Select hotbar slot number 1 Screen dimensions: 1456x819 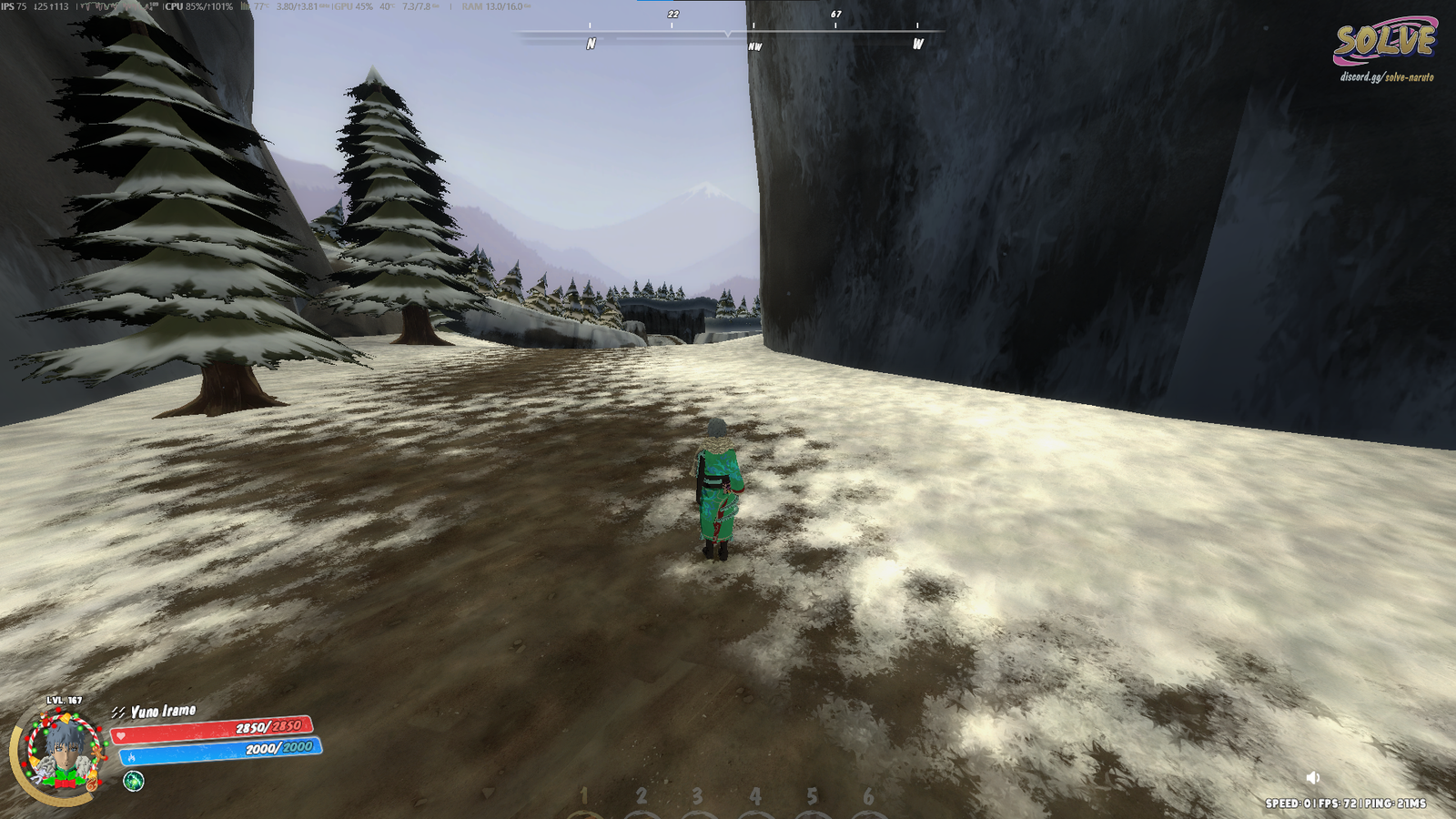click(x=584, y=798)
